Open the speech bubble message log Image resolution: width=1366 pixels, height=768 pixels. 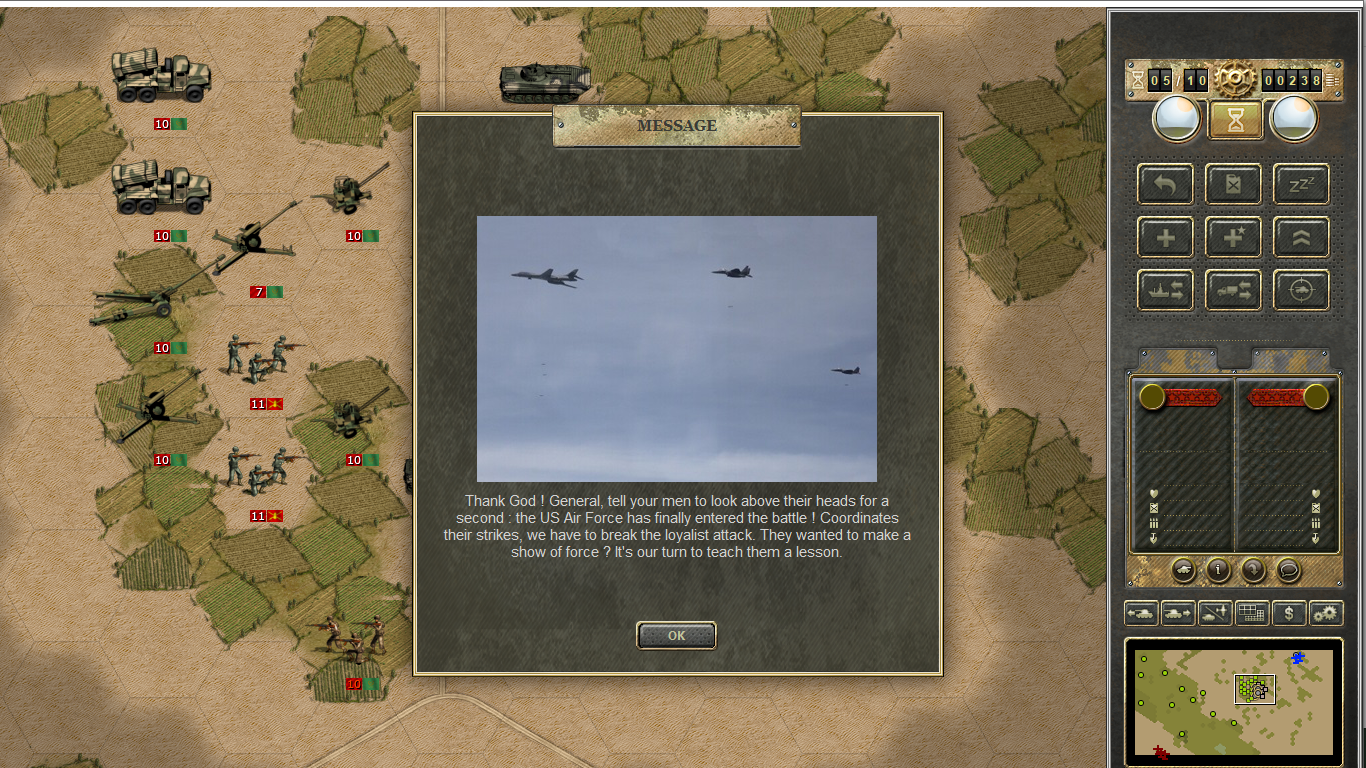click(x=1289, y=570)
